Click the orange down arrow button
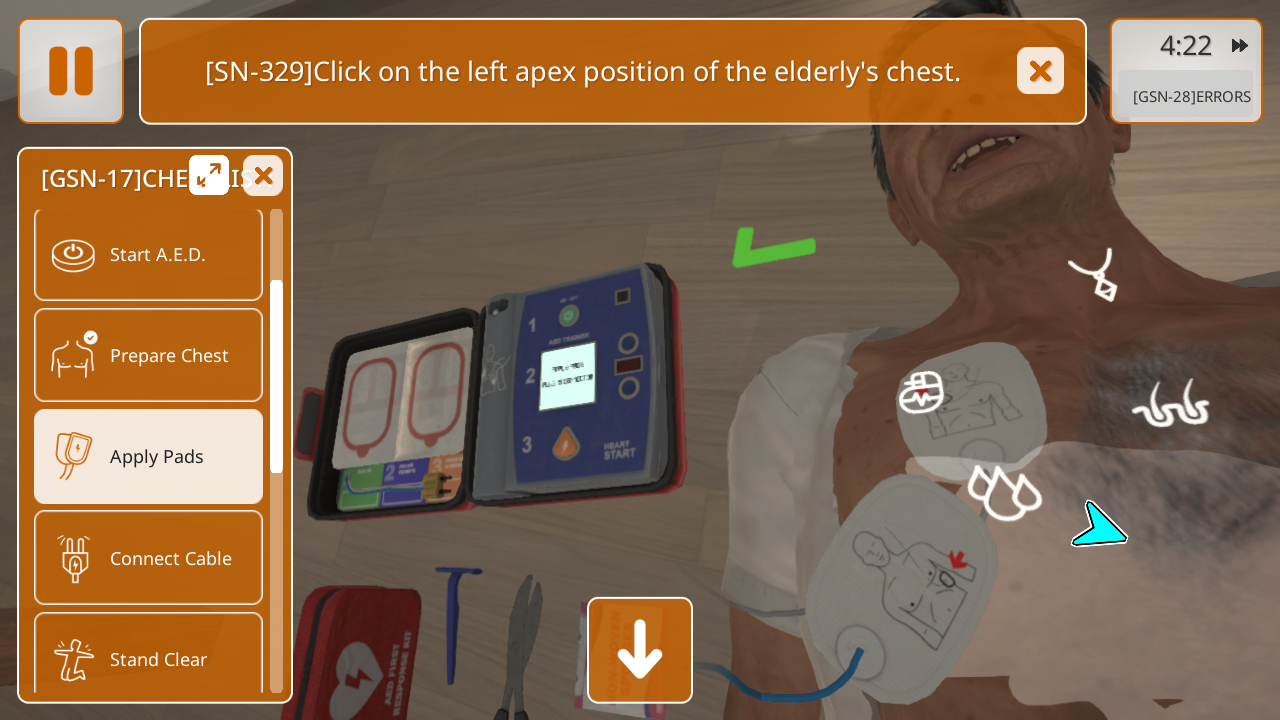The width and height of the screenshot is (1280, 720). point(640,650)
